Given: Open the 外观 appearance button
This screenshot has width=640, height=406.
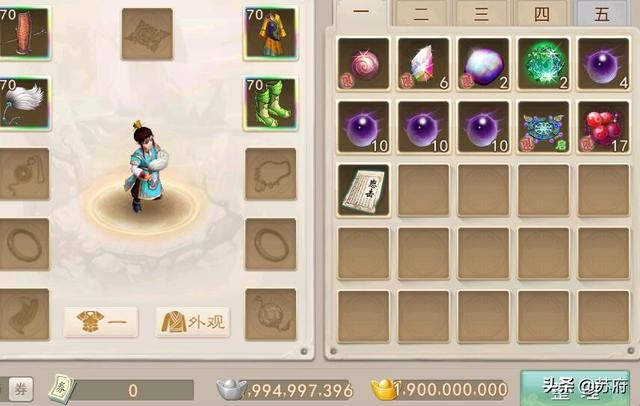Looking at the screenshot, I should coord(193,322).
